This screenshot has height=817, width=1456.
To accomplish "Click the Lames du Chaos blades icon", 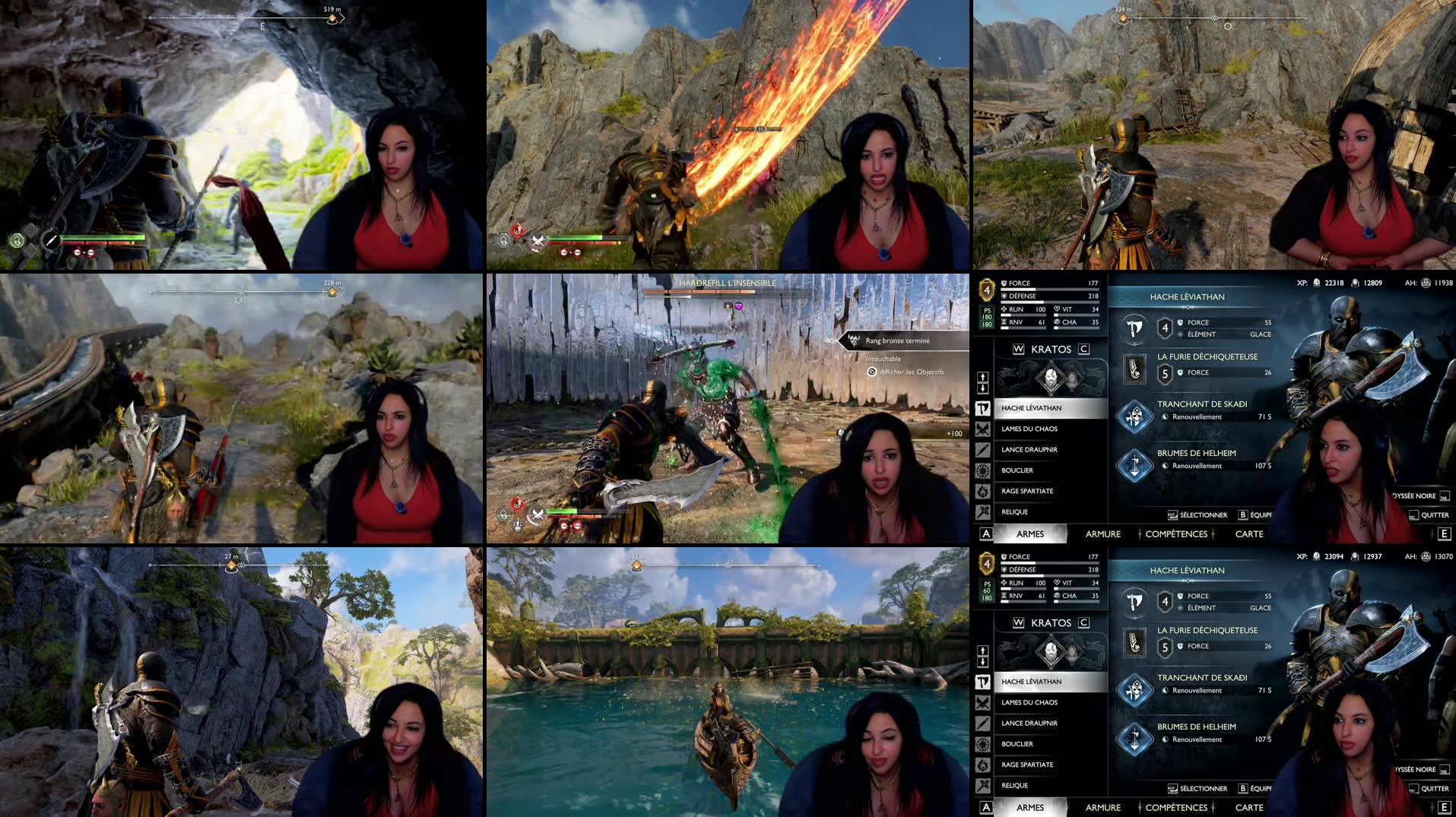I will click(982, 429).
